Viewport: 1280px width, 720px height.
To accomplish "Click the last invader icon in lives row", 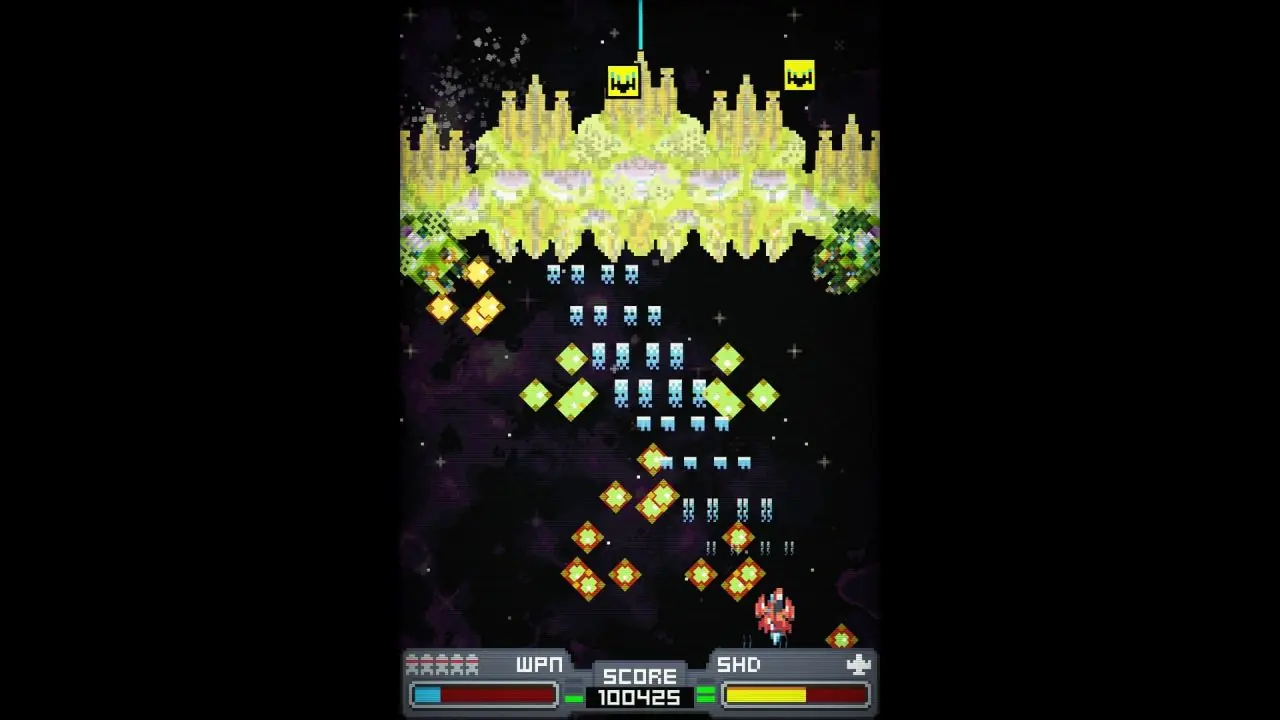I will (x=471, y=663).
